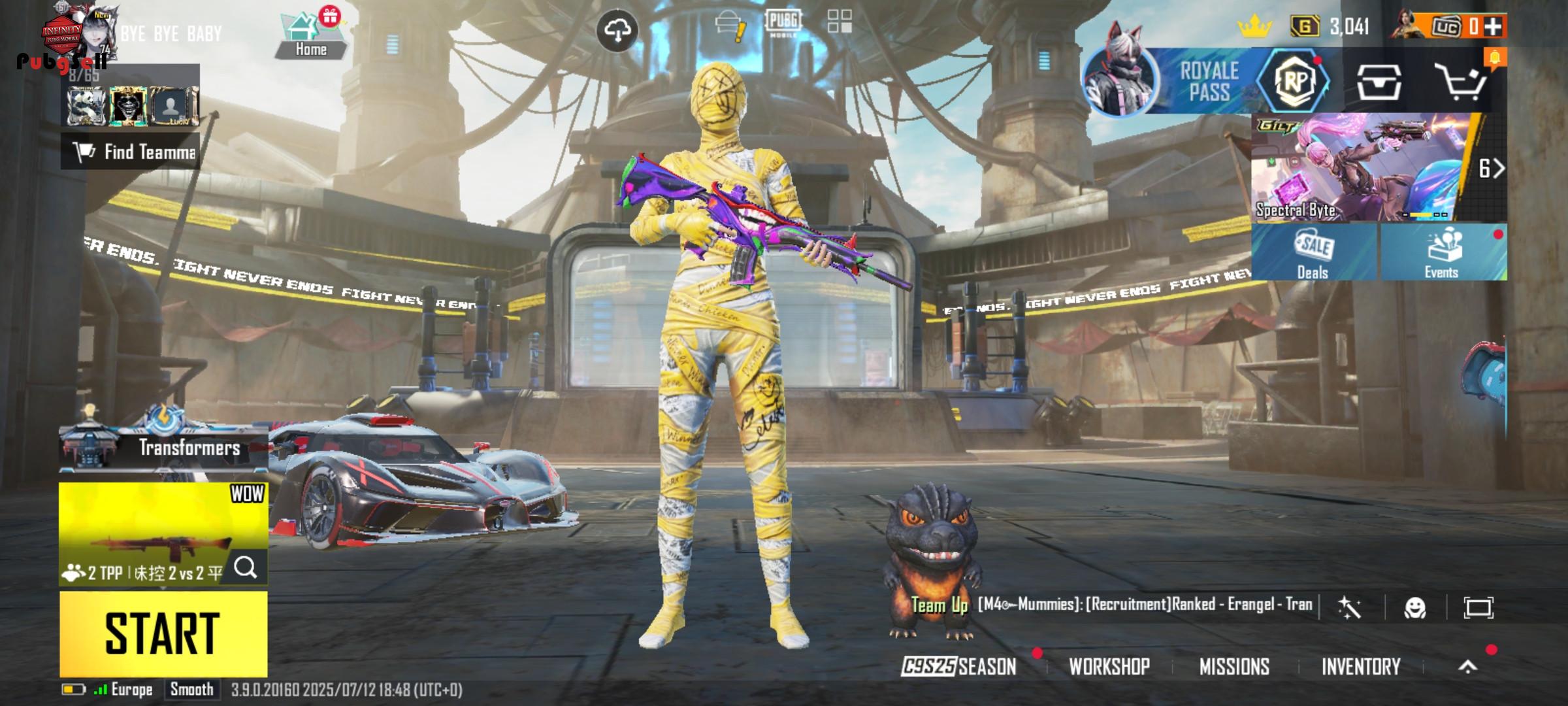Open the Workshop menu
This screenshot has height=706, width=1568.
[x=1109, y=666]
